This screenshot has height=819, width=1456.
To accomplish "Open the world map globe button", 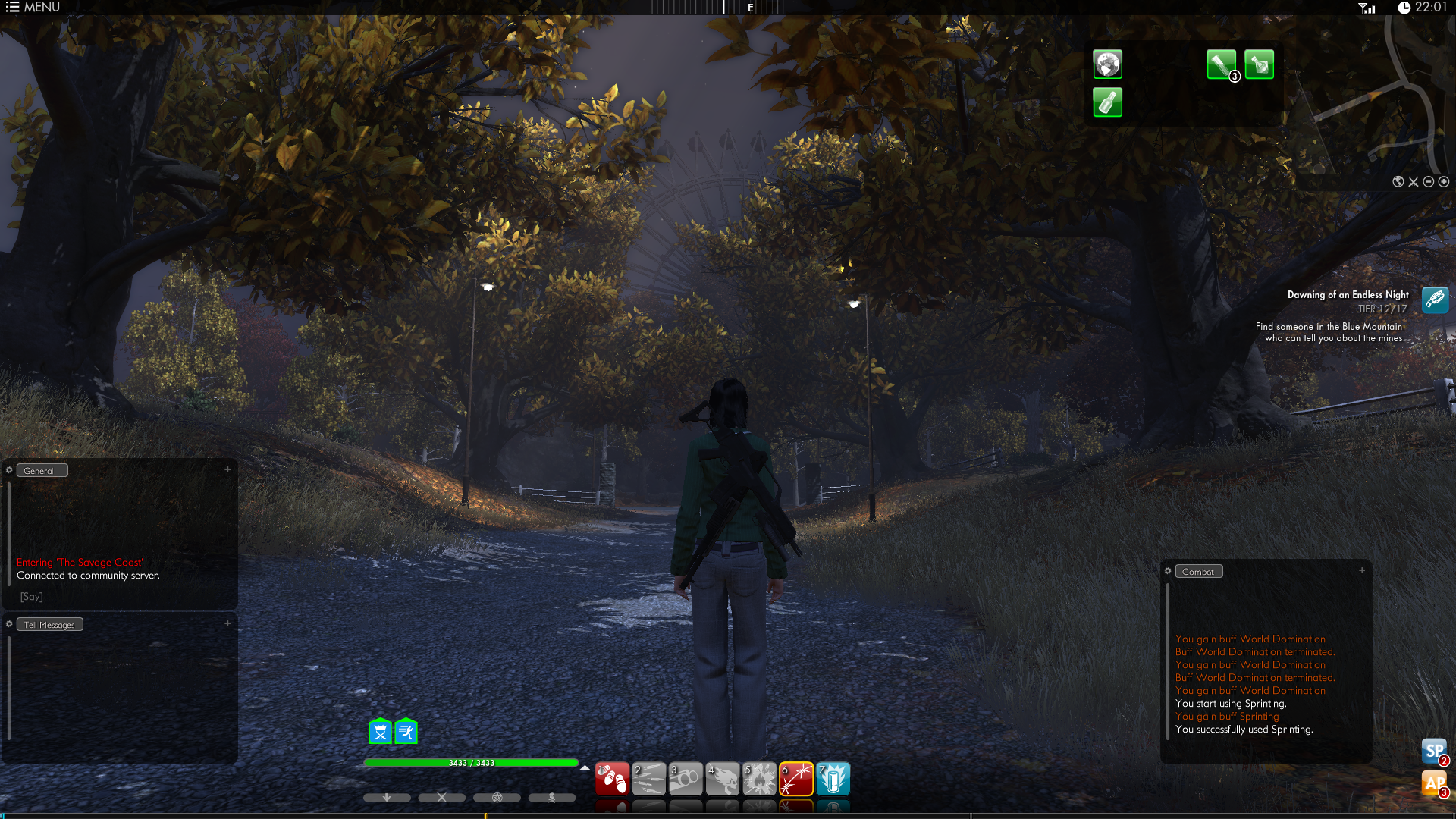I will 1398,182.
